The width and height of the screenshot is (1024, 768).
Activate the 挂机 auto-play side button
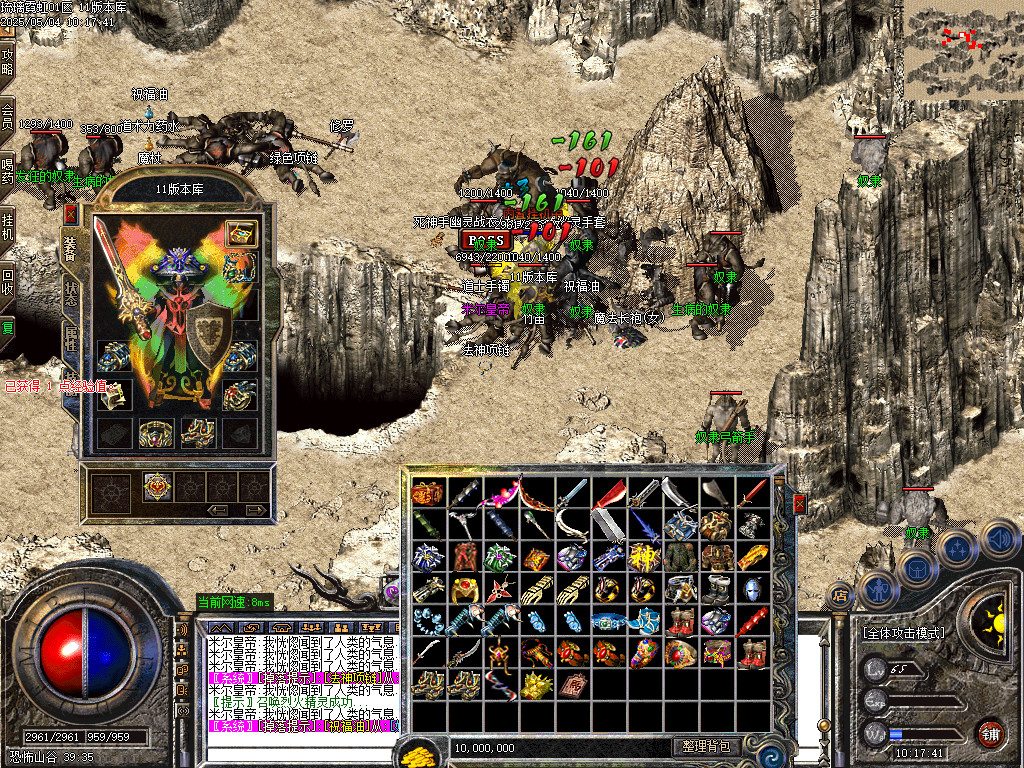(x=8, y=225)
